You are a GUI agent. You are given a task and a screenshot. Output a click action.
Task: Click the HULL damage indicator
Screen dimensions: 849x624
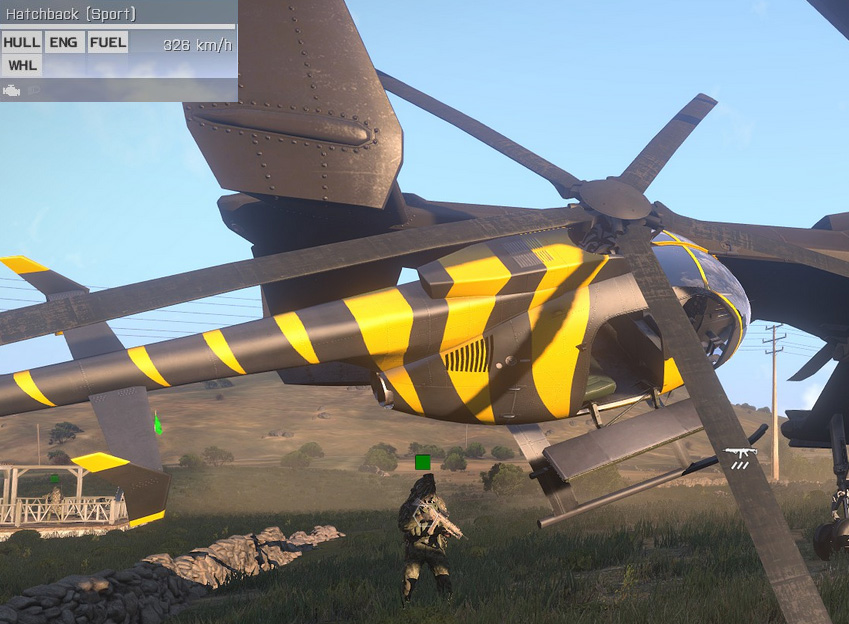[22, 43]
